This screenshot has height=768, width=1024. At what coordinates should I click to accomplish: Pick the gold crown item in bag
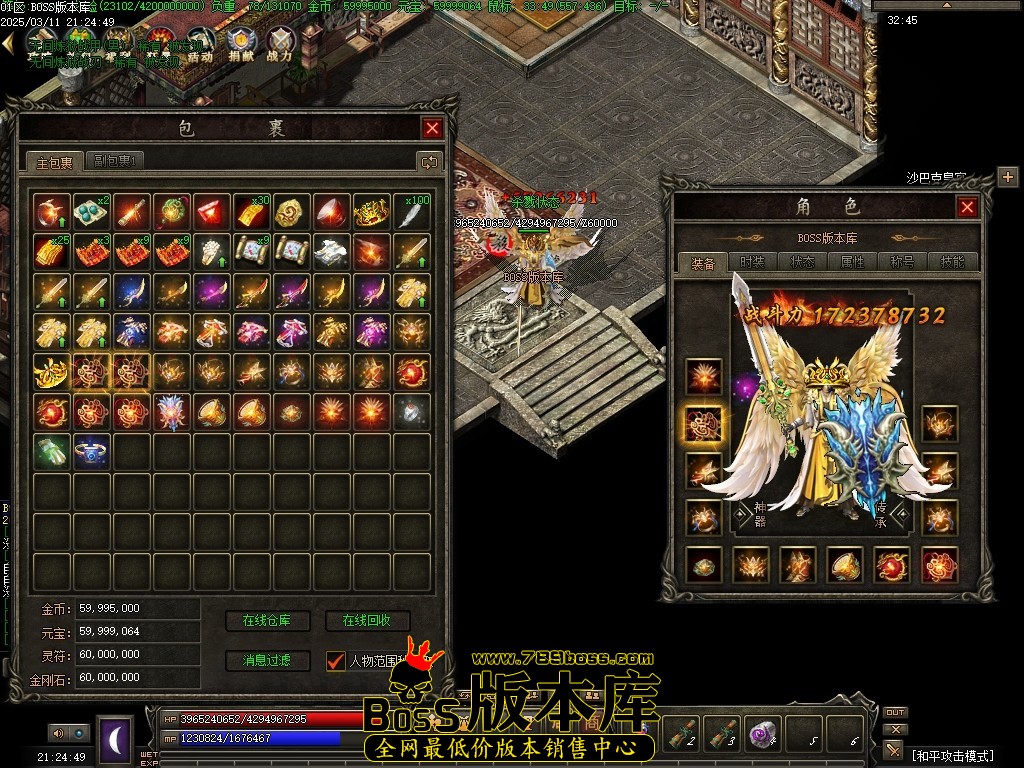coord(372,212)
